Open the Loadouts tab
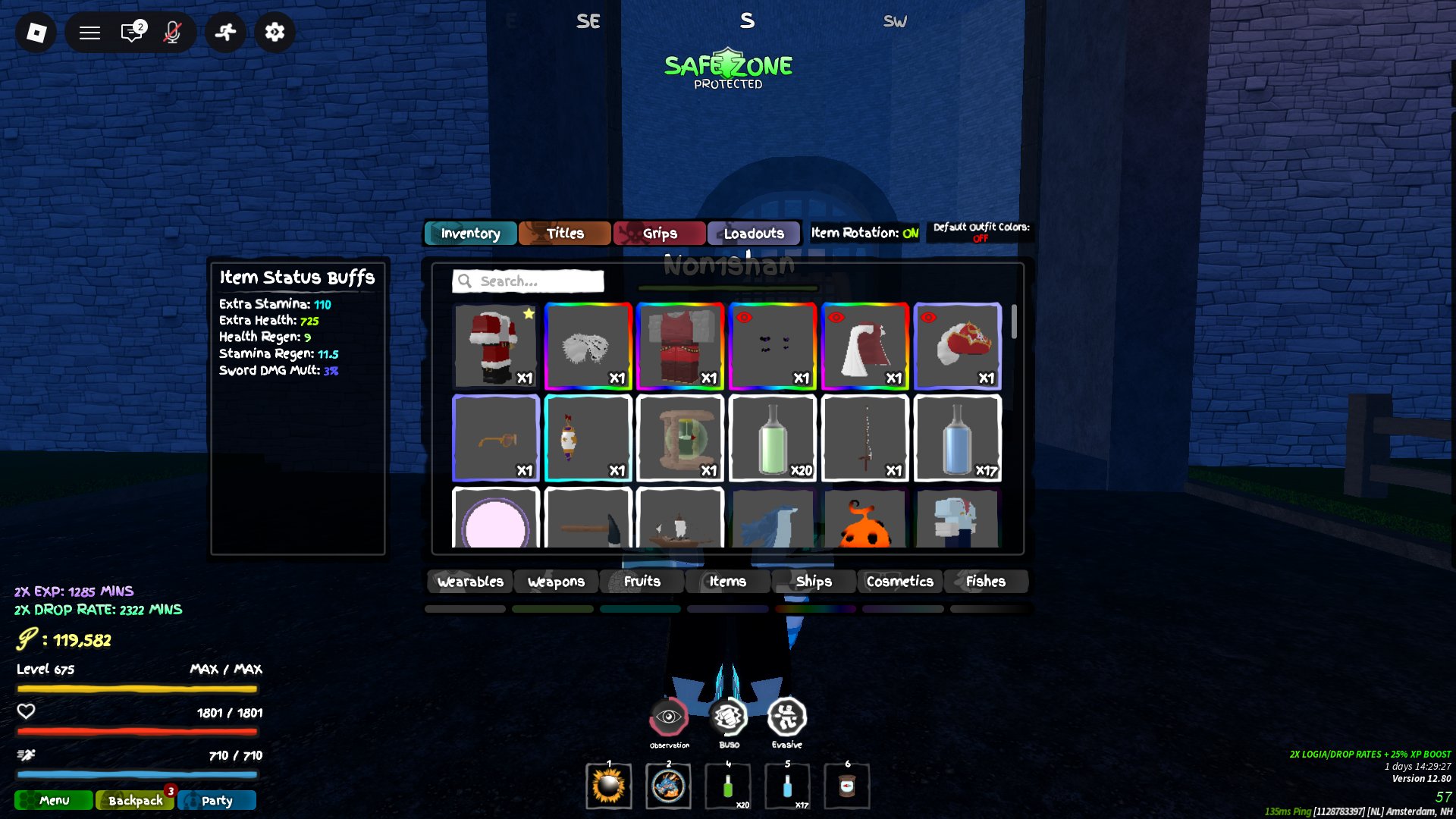1456x819 pixels. coord(754,233)
